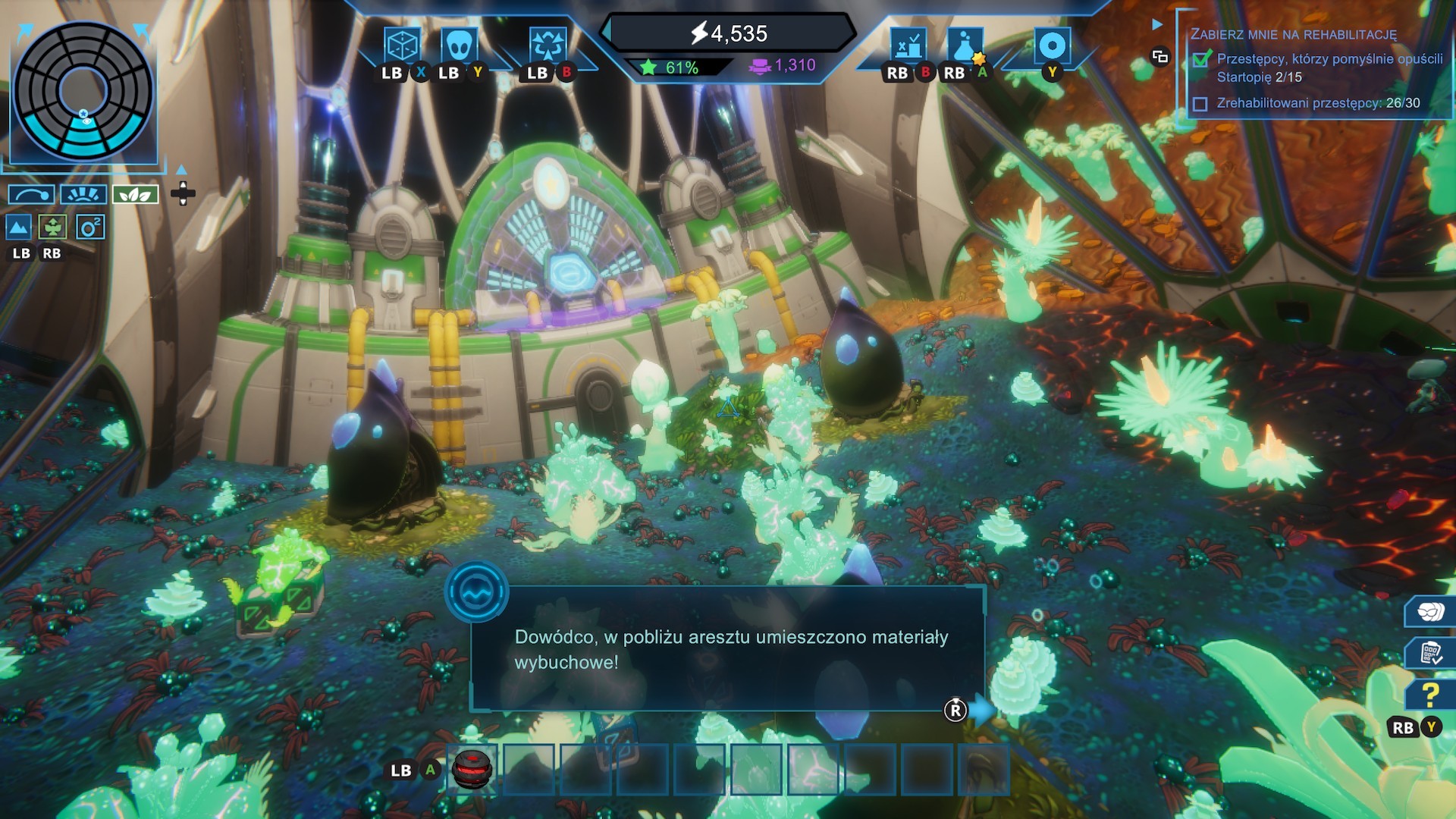Toggle the curved arc overlay button
The width and height of the screenshot is (1456, 819).
click(x=31, y=195)
